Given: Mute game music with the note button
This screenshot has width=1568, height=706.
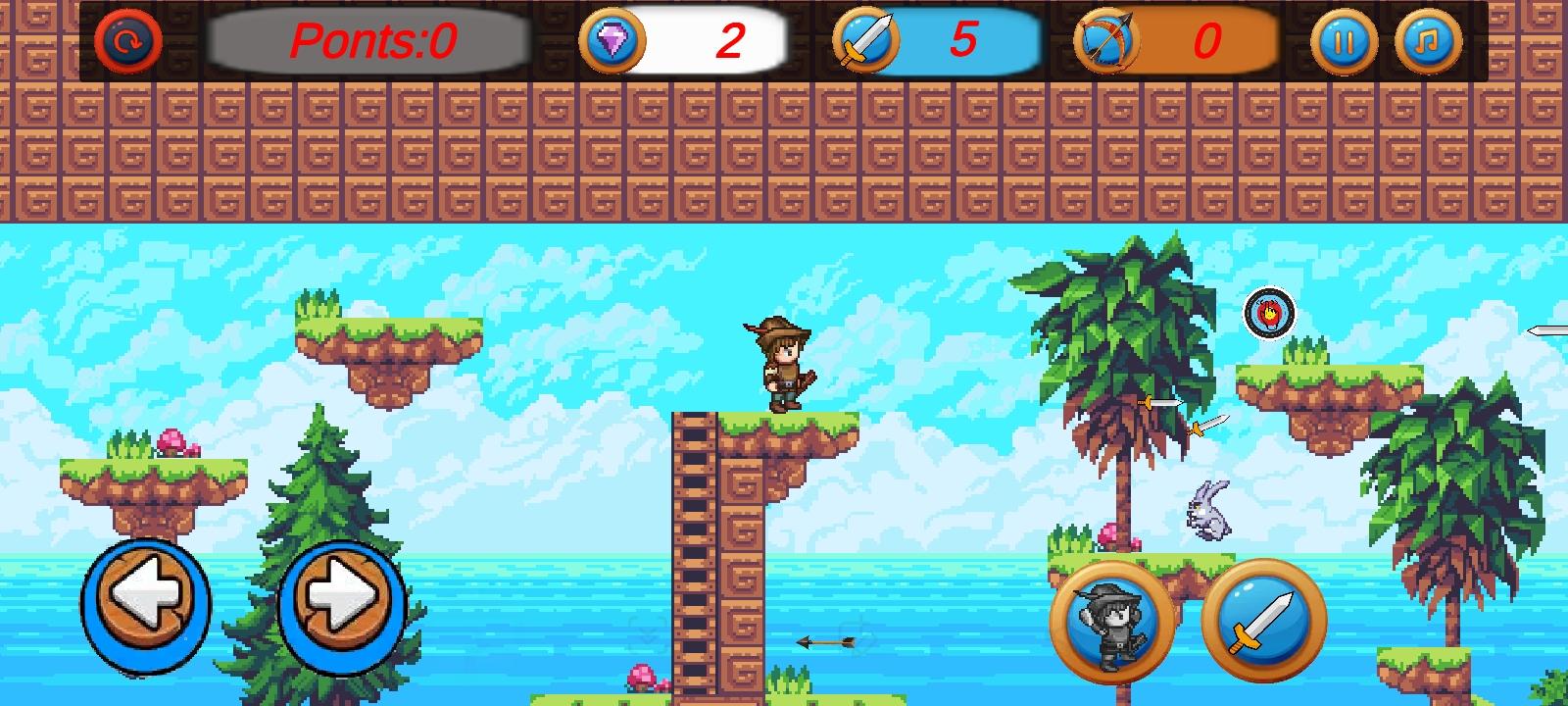Looking at the screenshot, I should tap(1427, 41).
